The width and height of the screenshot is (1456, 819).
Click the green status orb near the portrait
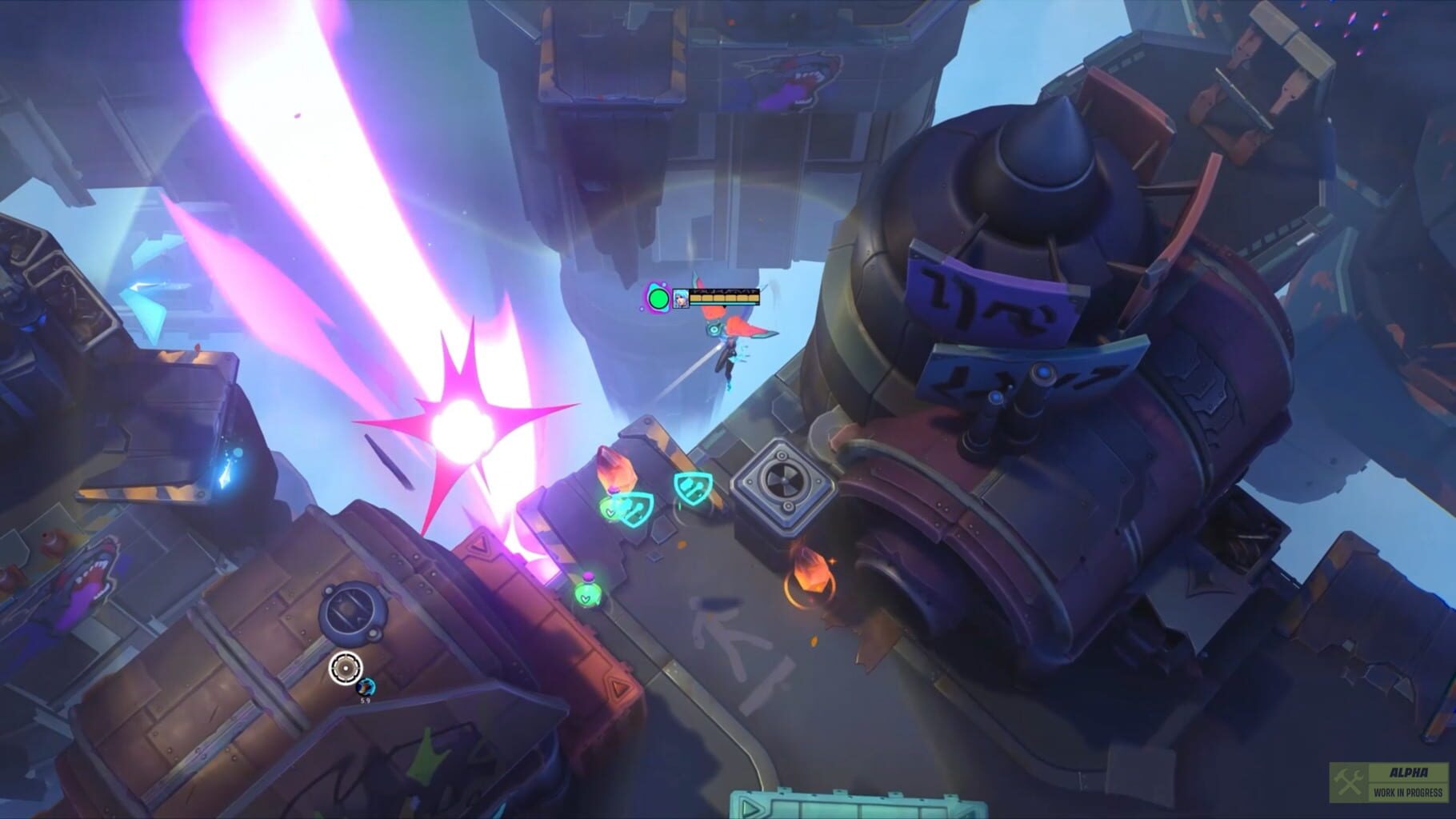[658, 298]
